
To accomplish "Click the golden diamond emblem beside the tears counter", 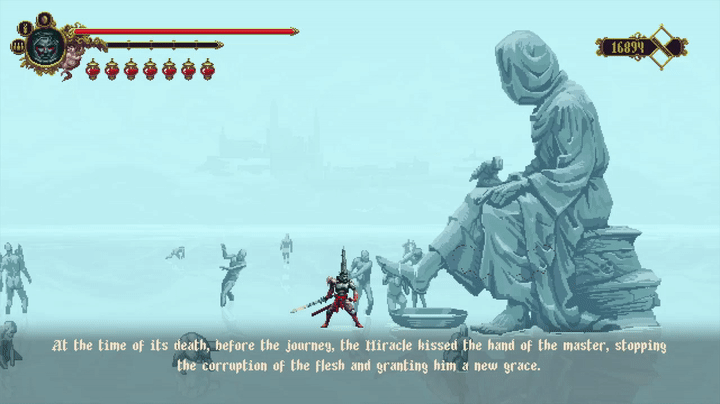I will click(x=662, y=47).
